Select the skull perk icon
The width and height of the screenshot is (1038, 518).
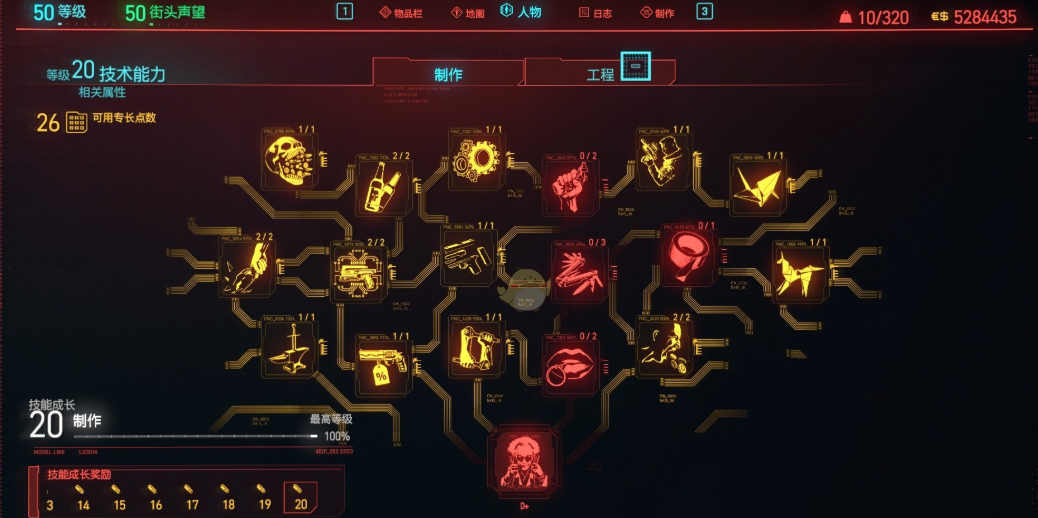coord(289,160)
